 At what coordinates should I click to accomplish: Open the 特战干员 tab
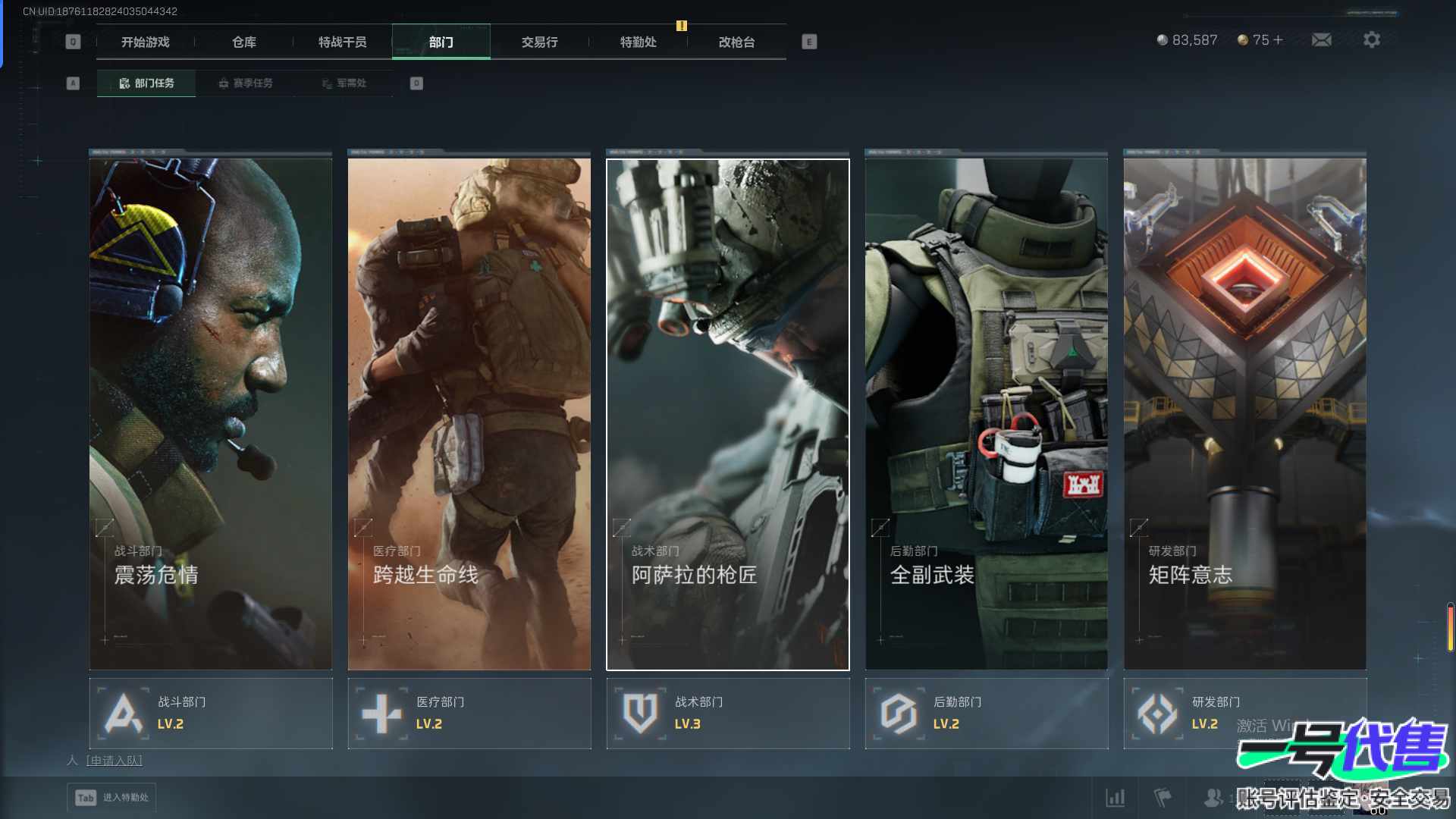343,42
